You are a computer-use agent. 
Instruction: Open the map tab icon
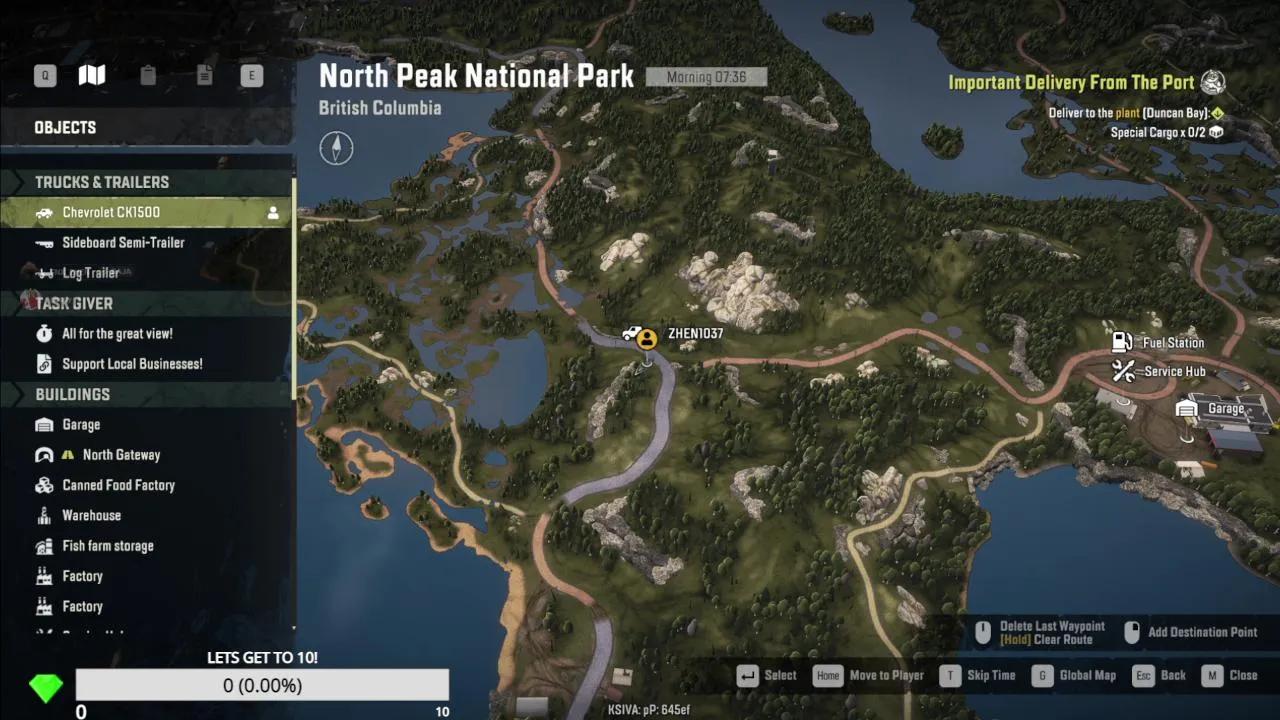tap(92, 75)
